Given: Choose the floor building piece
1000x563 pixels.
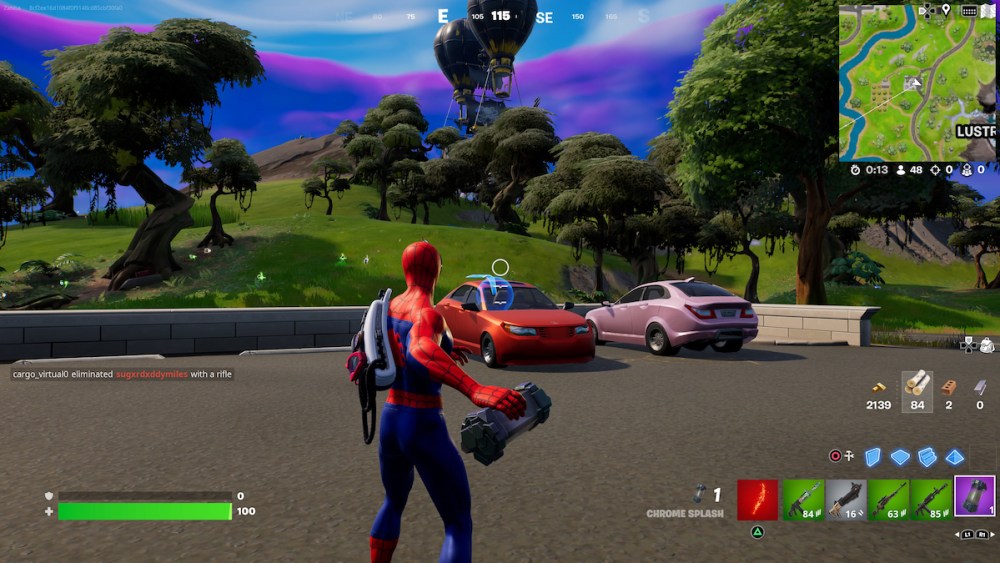Looking at the screenshot, I should click(901, 457).
